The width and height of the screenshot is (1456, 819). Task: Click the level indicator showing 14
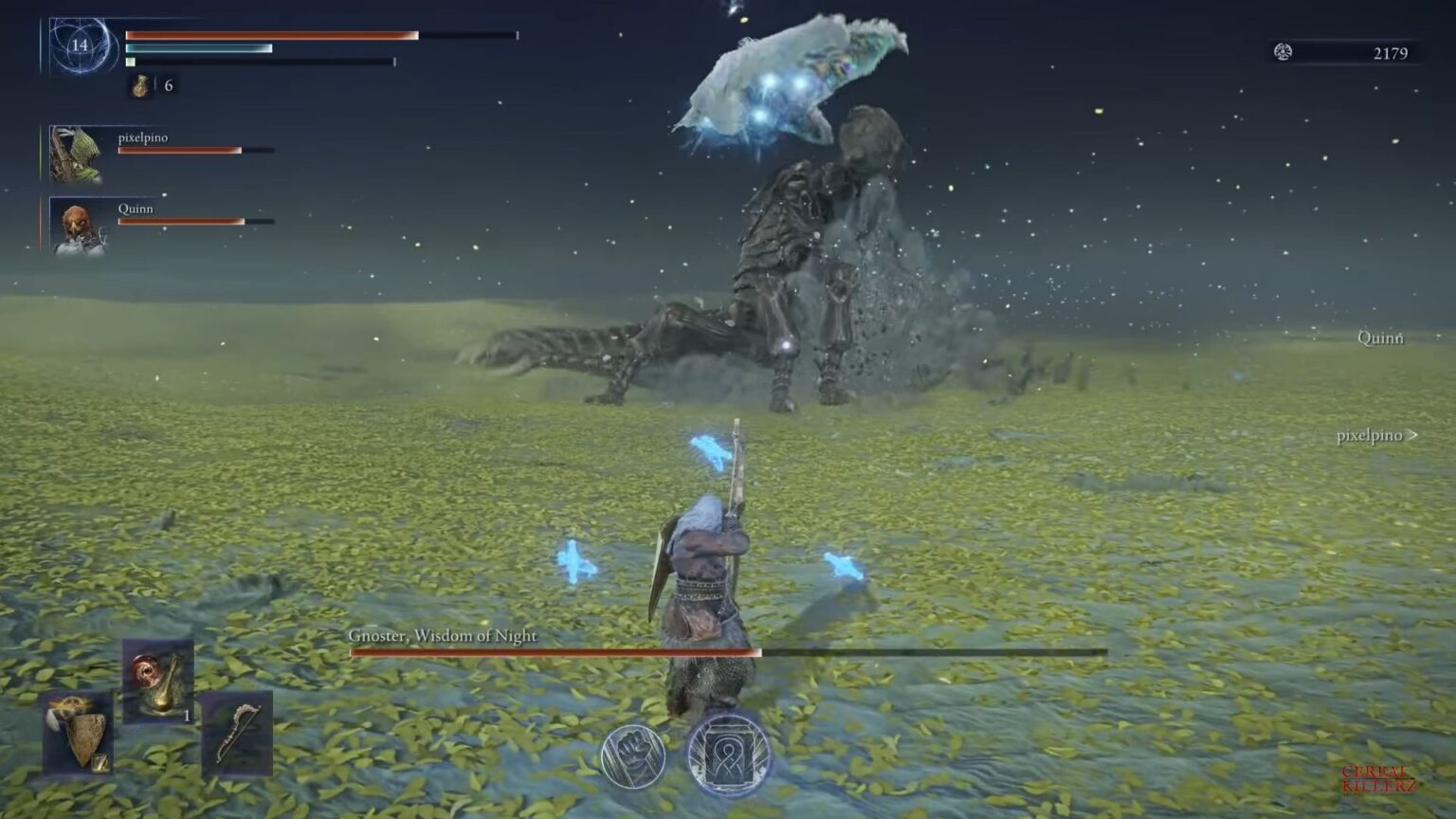pos(81,44)
